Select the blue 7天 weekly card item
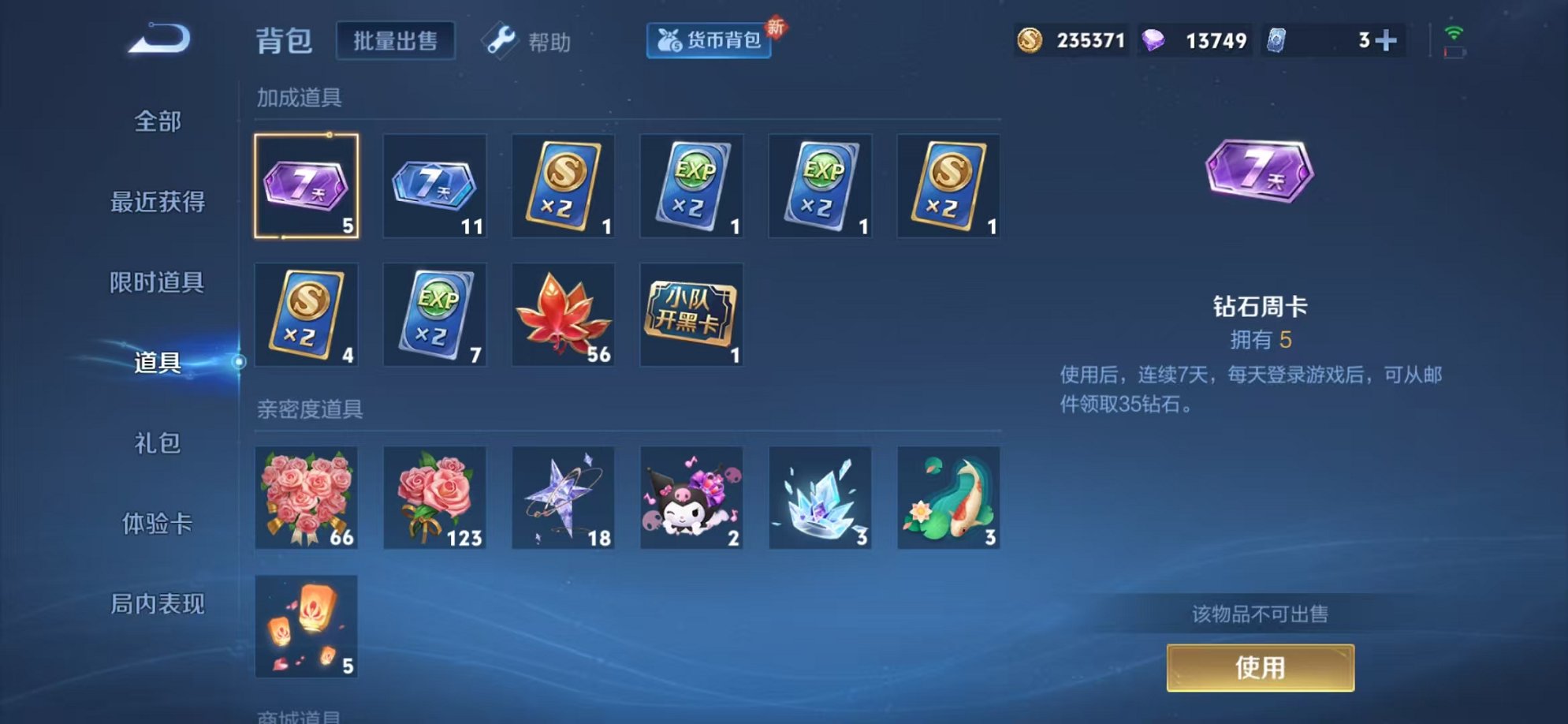This screenshot has height=724, width=1568. [x=435, y=187]
